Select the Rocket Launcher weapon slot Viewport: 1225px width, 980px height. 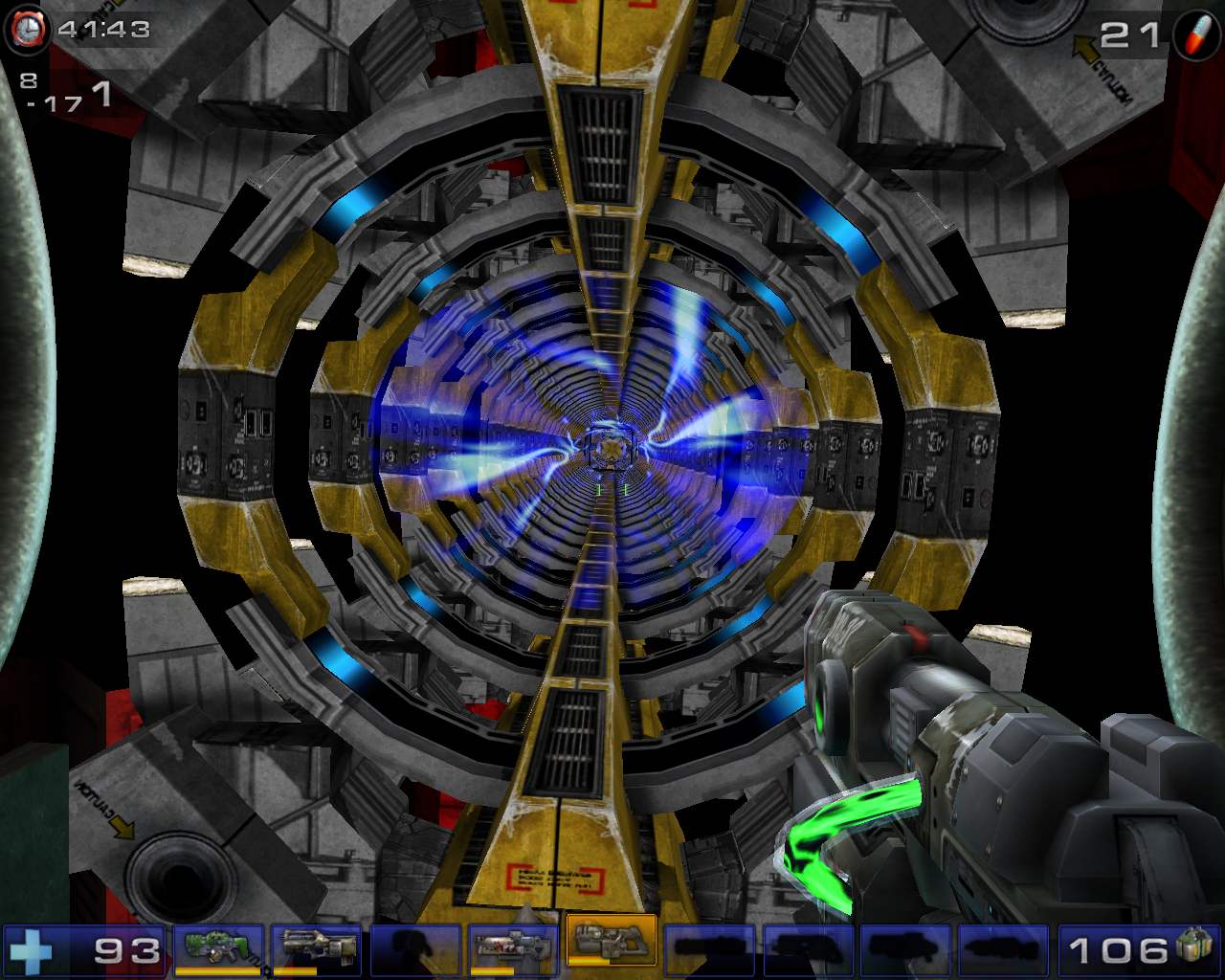[x=513, y=949]
